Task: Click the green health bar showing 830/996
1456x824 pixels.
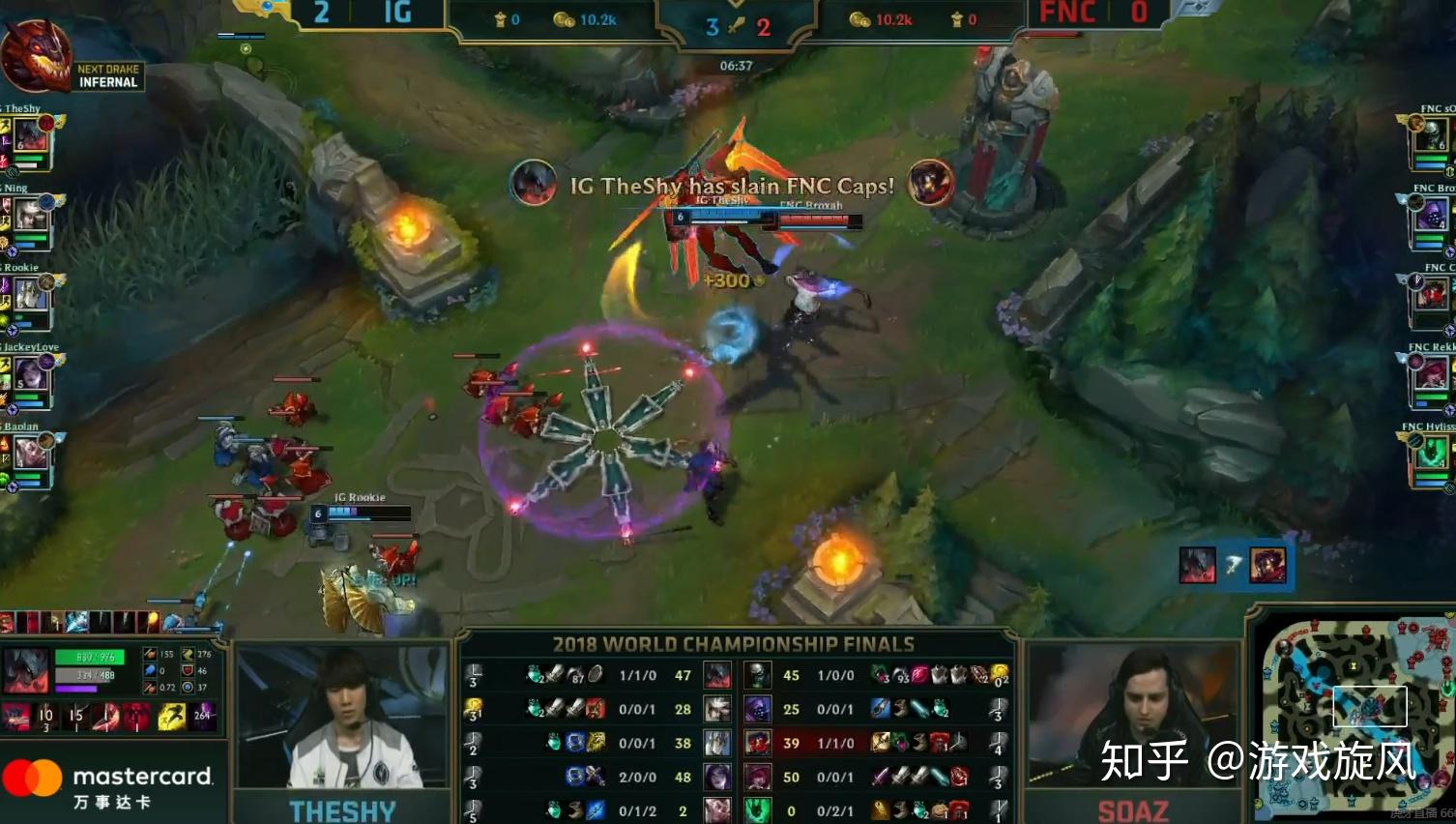Action: click(x=89, y=656)
